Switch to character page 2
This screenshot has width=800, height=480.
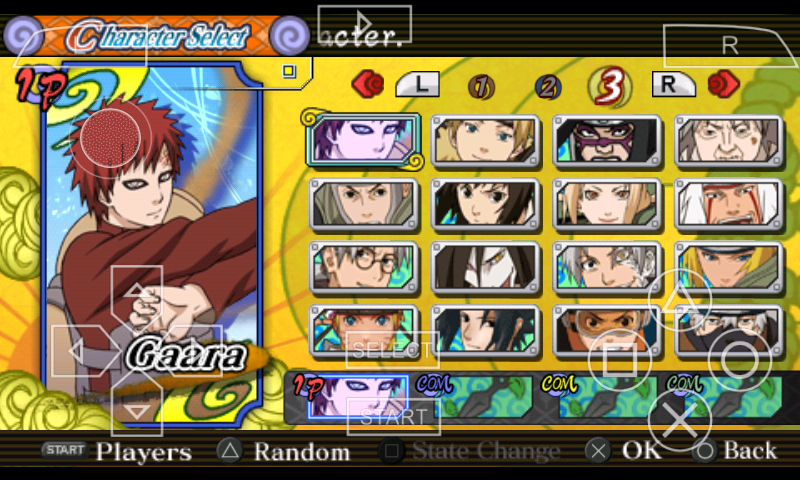coord(547,87)
